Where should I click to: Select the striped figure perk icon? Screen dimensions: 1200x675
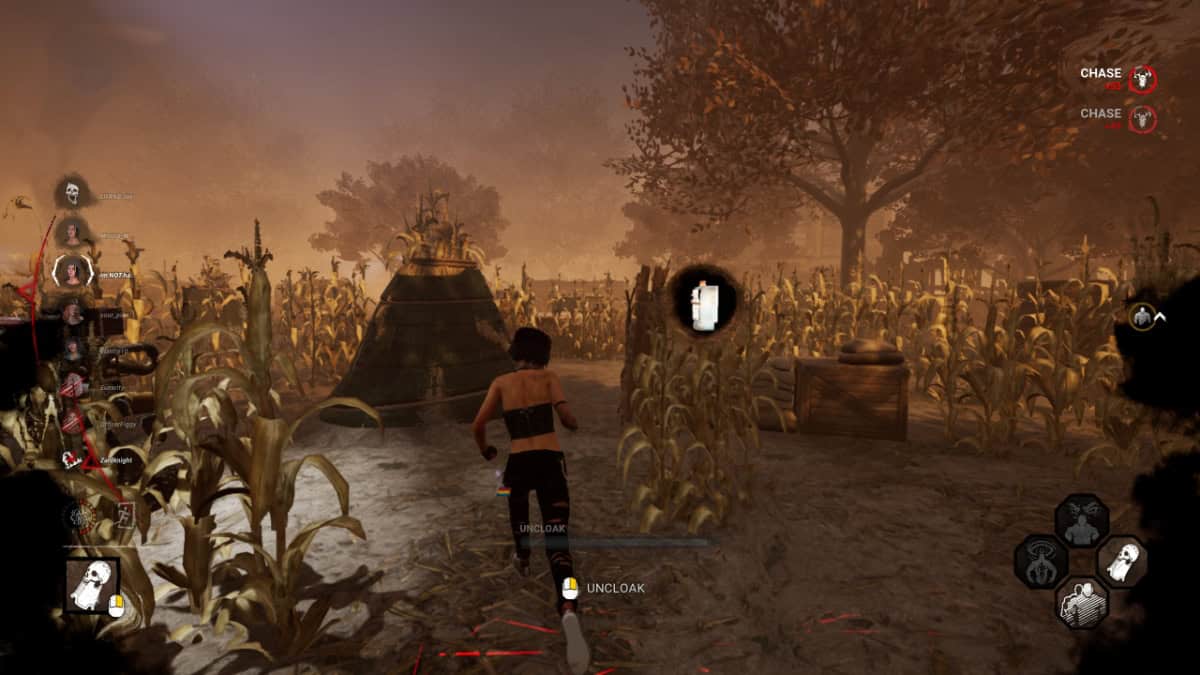click(x=1081, y=602)
